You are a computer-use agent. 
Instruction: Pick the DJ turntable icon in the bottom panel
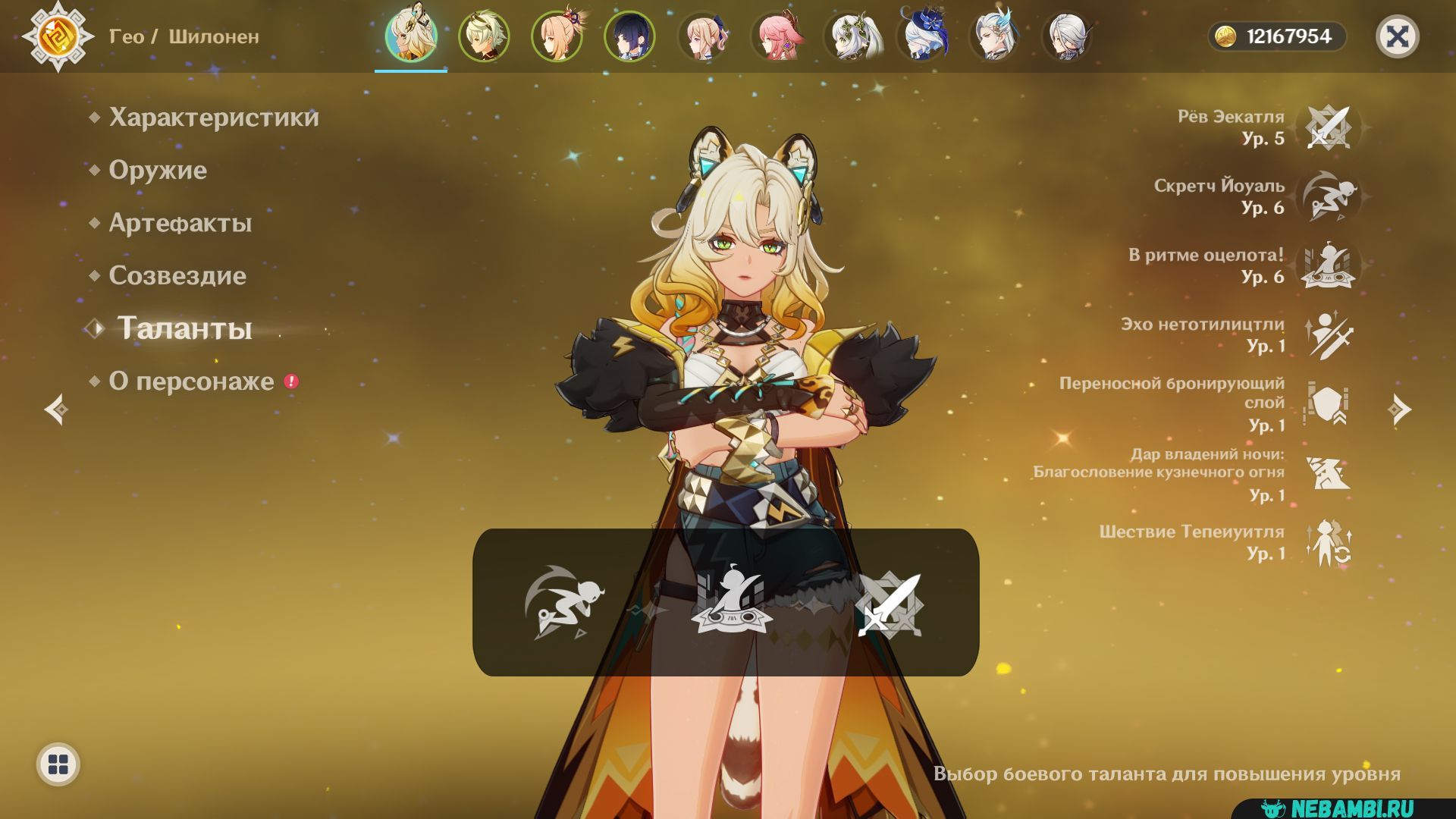pyautogui.click(x=731, y=602)
